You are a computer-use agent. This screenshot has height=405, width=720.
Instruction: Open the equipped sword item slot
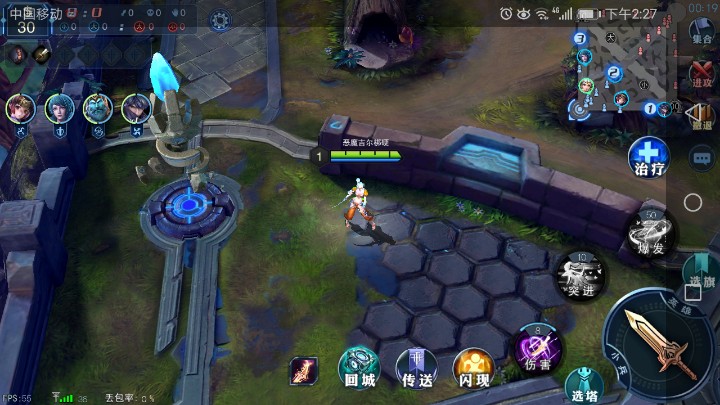pos(43,55)
